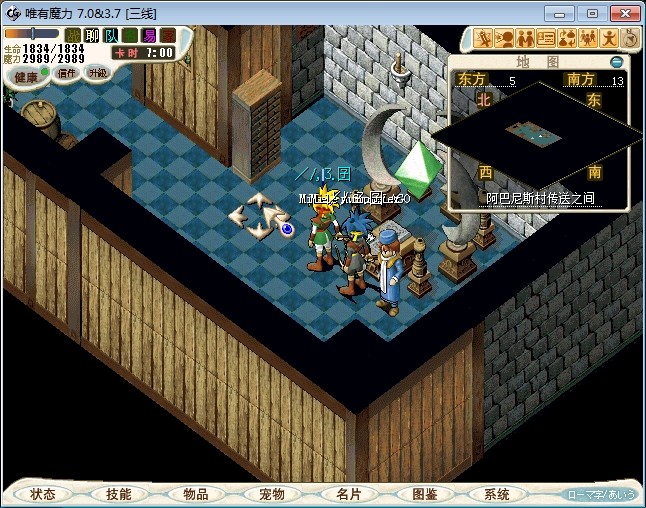646x508 pixels.
Task: Select the name card exchange icon
Action: 546,39
